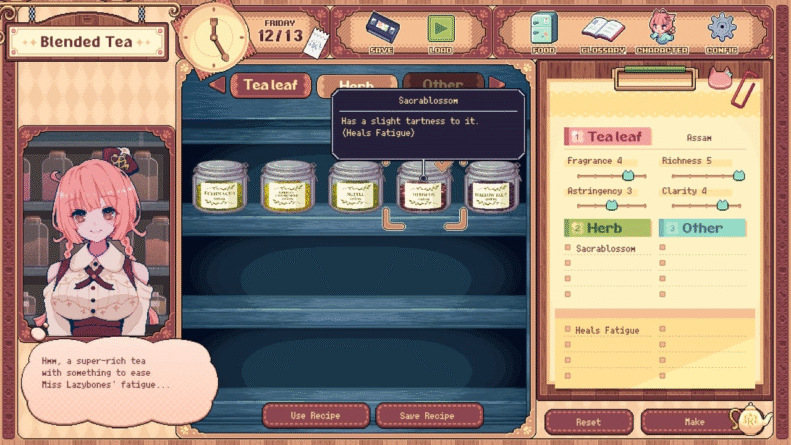
Task: Show the Food menu
Action: (x=545, y=31)
